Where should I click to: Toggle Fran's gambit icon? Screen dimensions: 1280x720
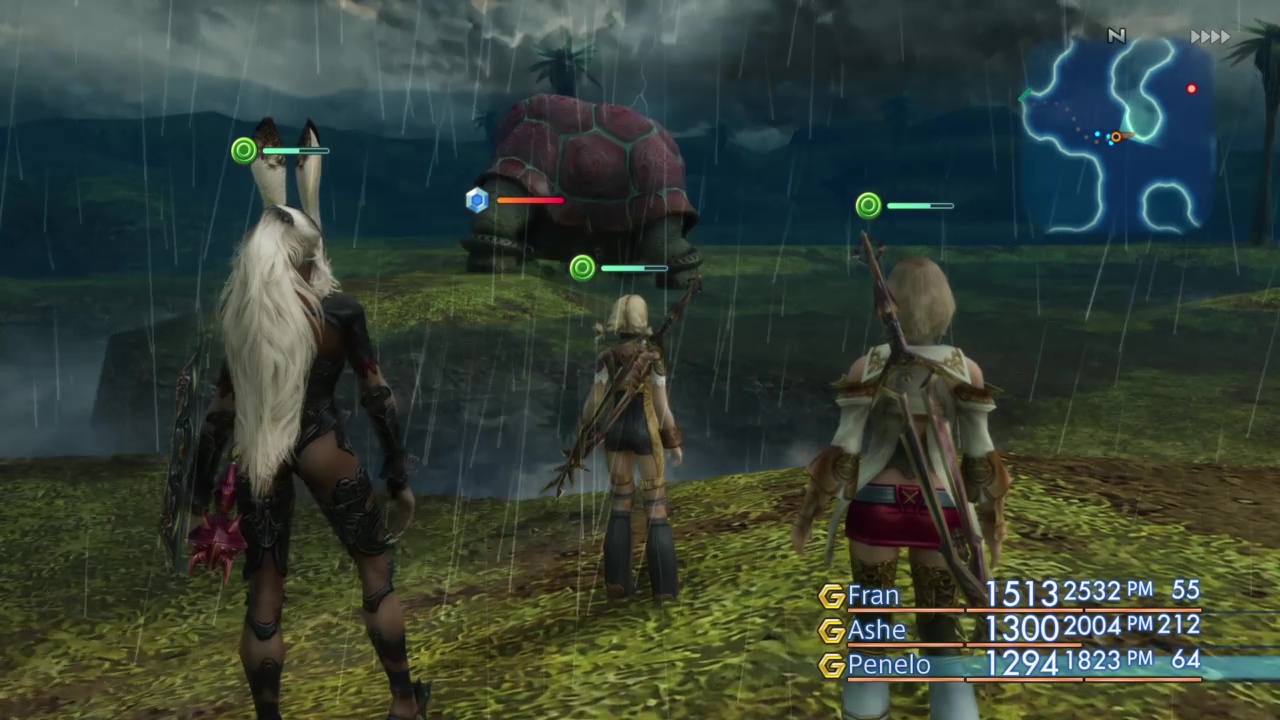831,597
